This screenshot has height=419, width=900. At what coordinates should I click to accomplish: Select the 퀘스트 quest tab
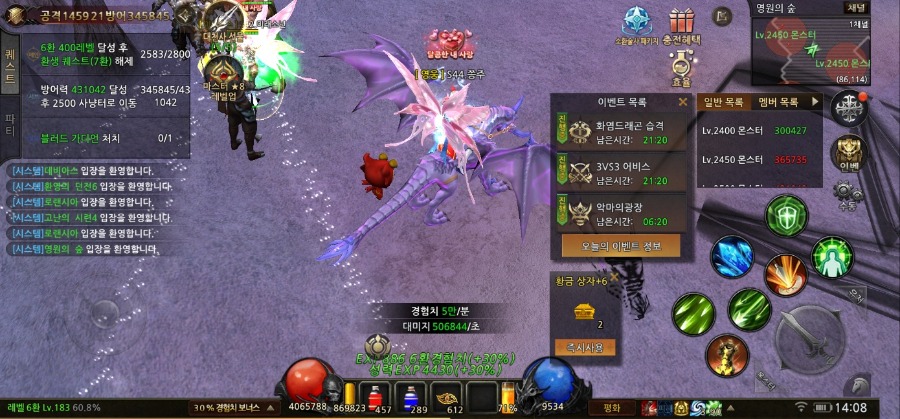[10, 62]
